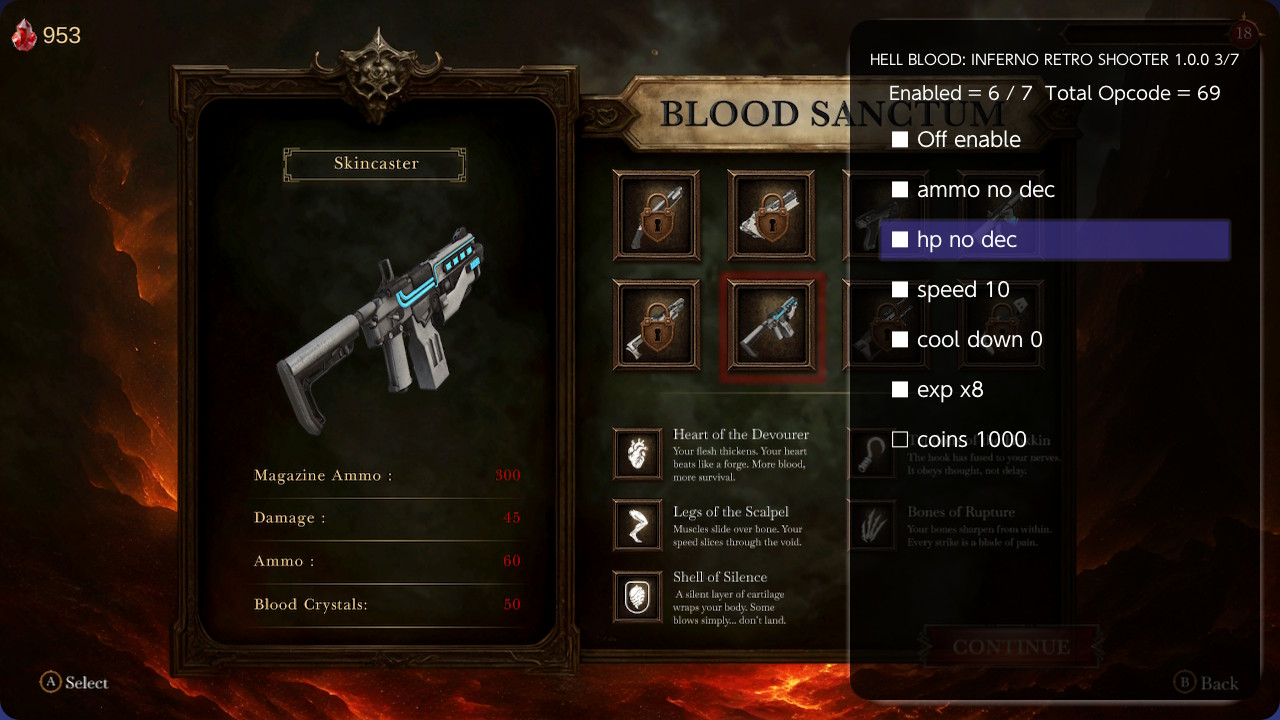Viewport: 1280px width, 720px height.
Task: Click the Legs of the Scalpel icon
Action: click(x=637, y=525)
